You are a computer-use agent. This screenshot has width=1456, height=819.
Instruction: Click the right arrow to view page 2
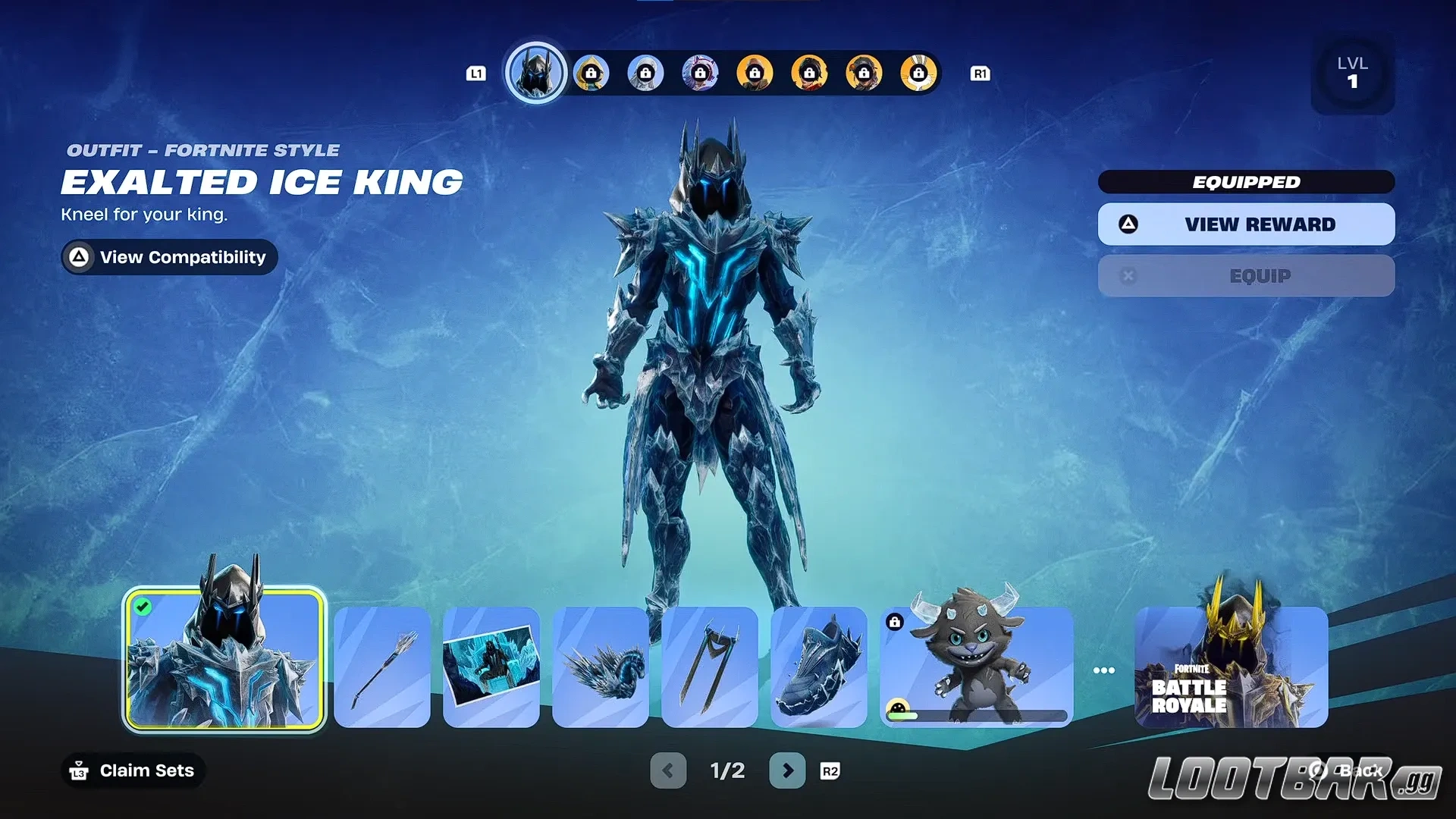pos(787,769)
